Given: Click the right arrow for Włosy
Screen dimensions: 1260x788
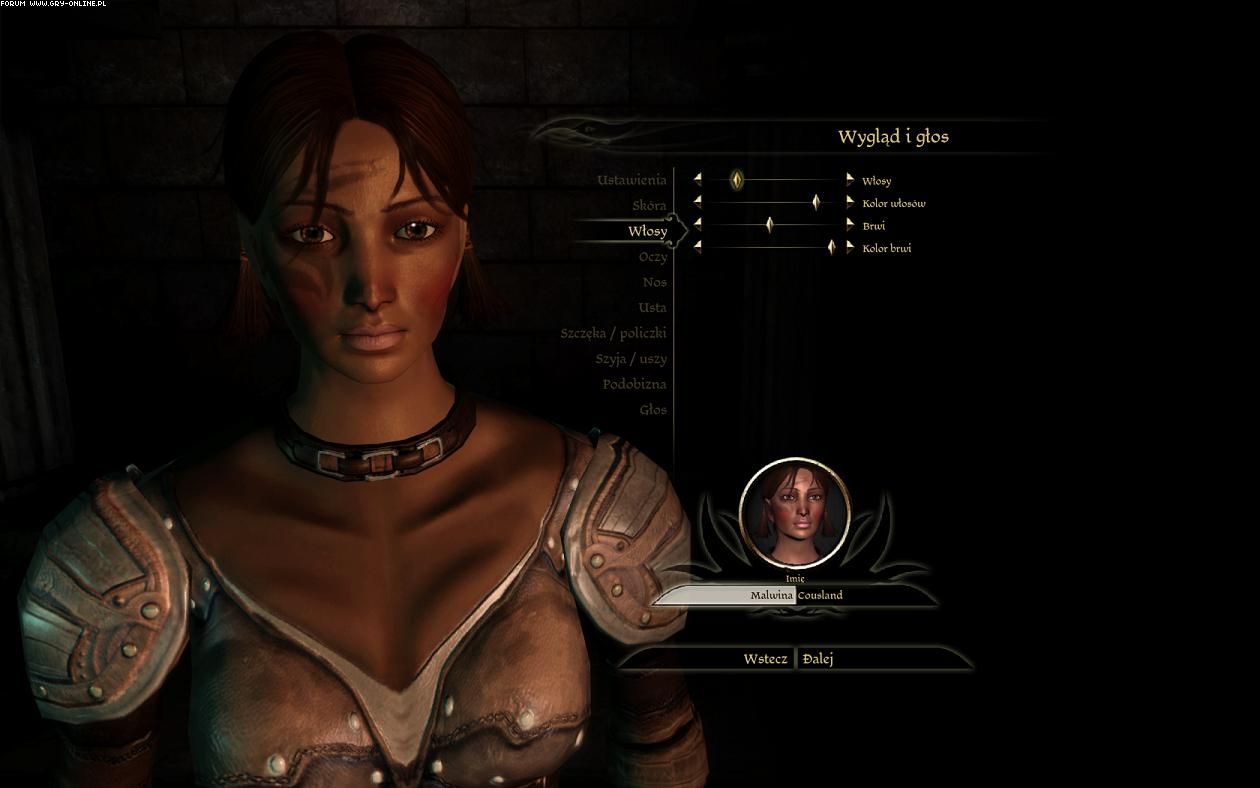Looking at the screenshot, I should [x=850, y=180].
